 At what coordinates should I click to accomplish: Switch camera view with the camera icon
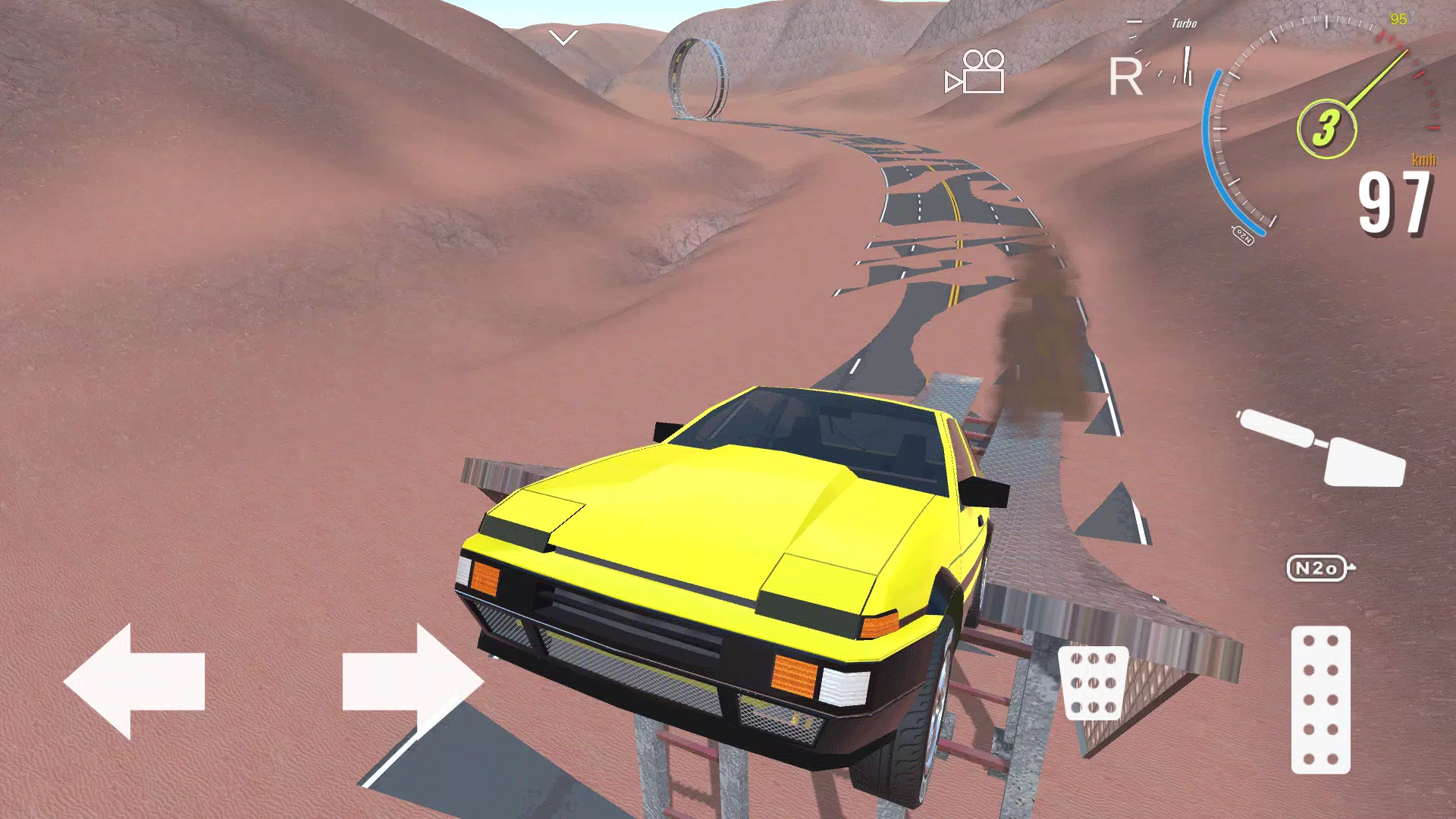coord(975,72)
